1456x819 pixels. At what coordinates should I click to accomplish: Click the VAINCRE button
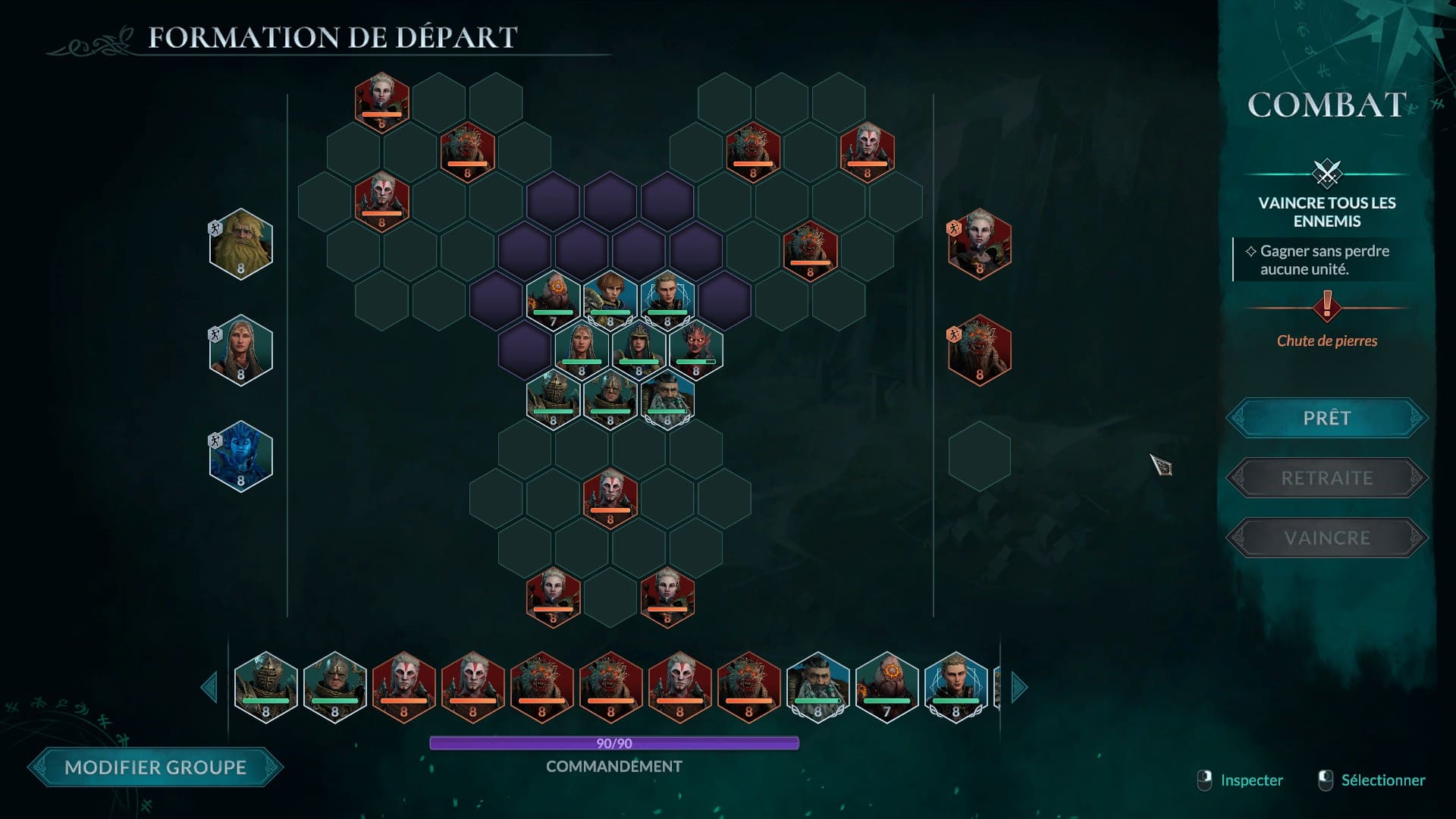[1326, 538]
